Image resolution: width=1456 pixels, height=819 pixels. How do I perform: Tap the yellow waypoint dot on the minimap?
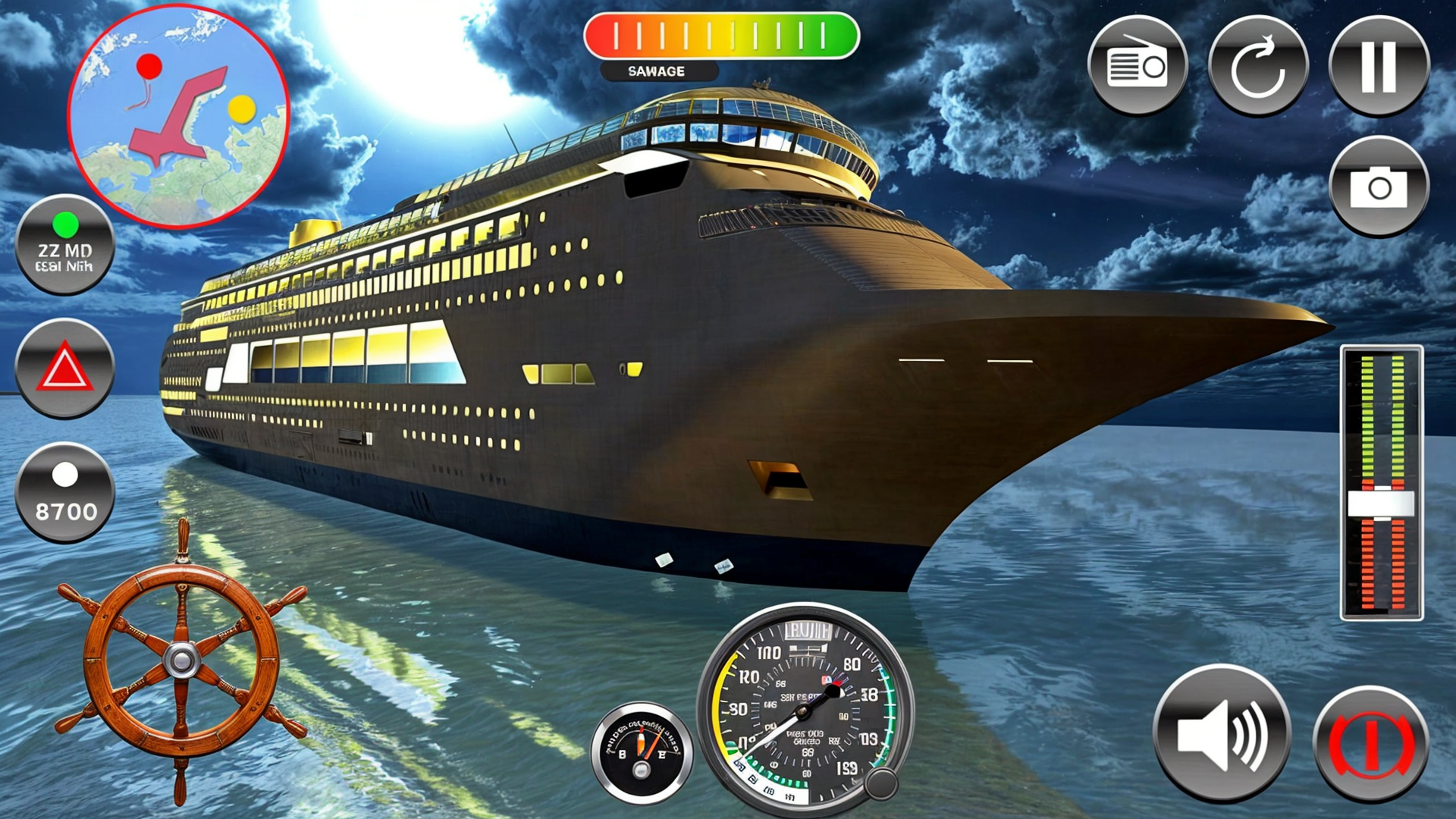click(241, 110)
